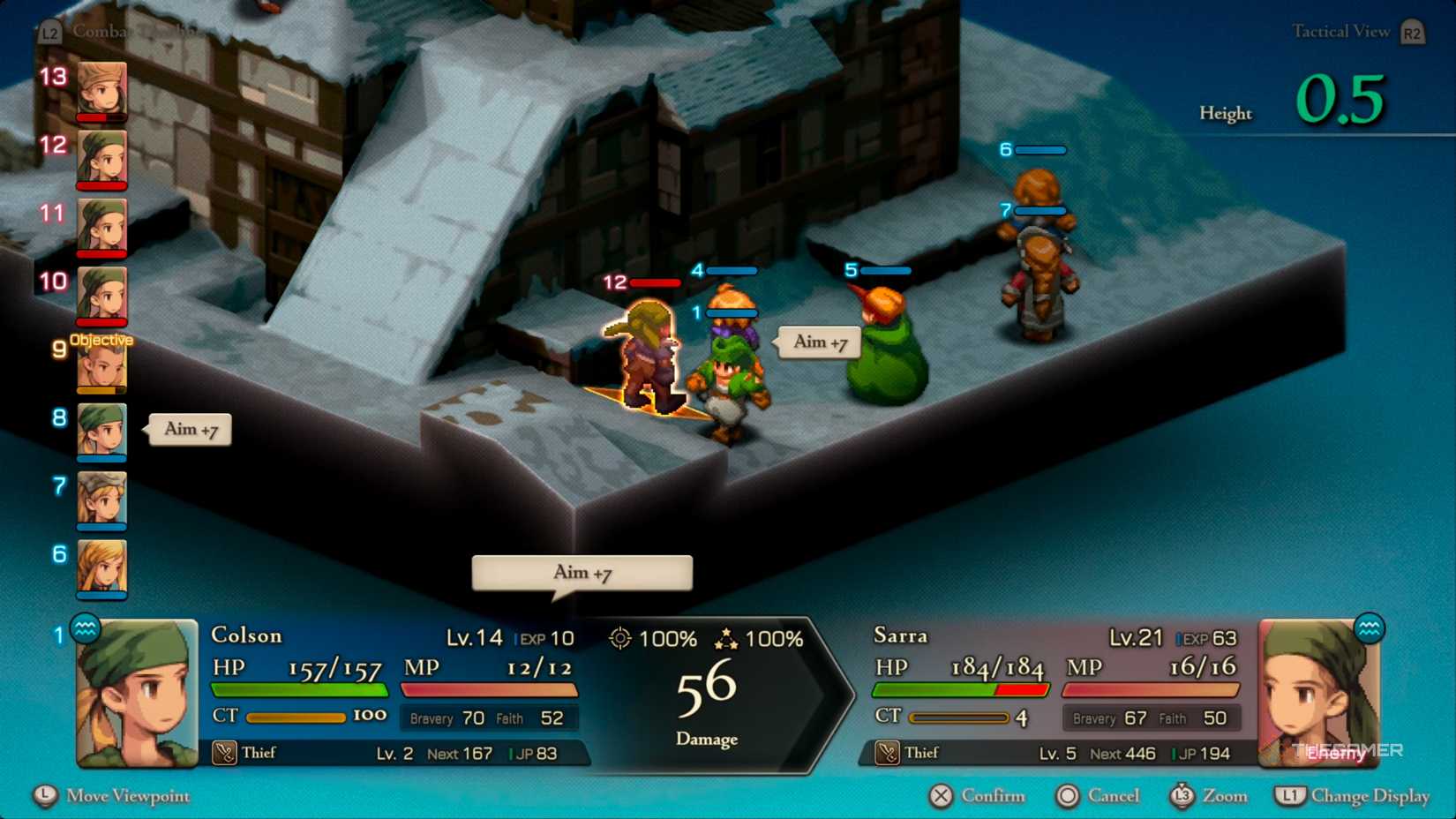Select the Aquarius zodiac icon above Colson
Viewport: 1456px width, 819px height.
(85, 629)
